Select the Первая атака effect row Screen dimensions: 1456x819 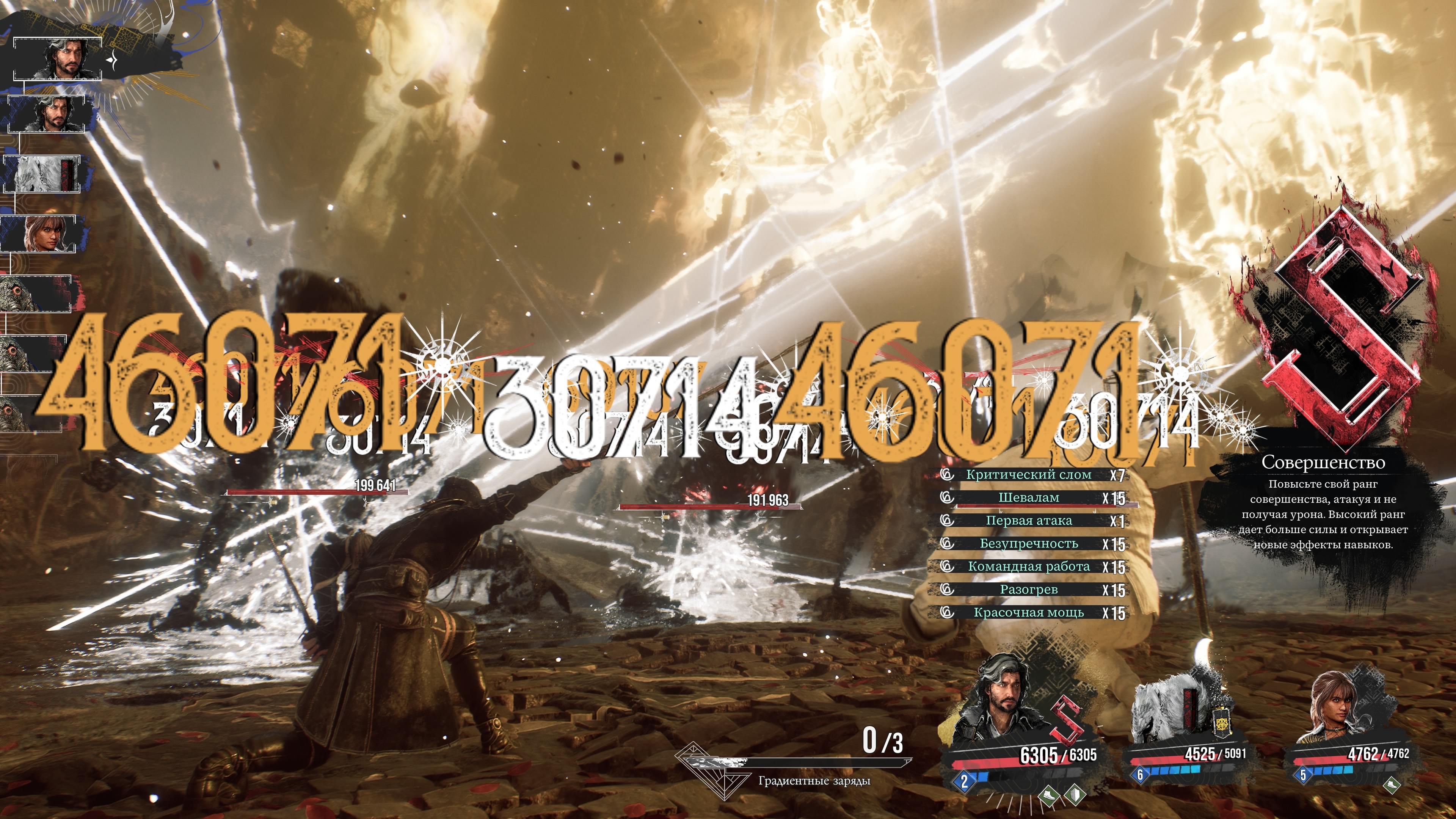tap(1029, 521)
